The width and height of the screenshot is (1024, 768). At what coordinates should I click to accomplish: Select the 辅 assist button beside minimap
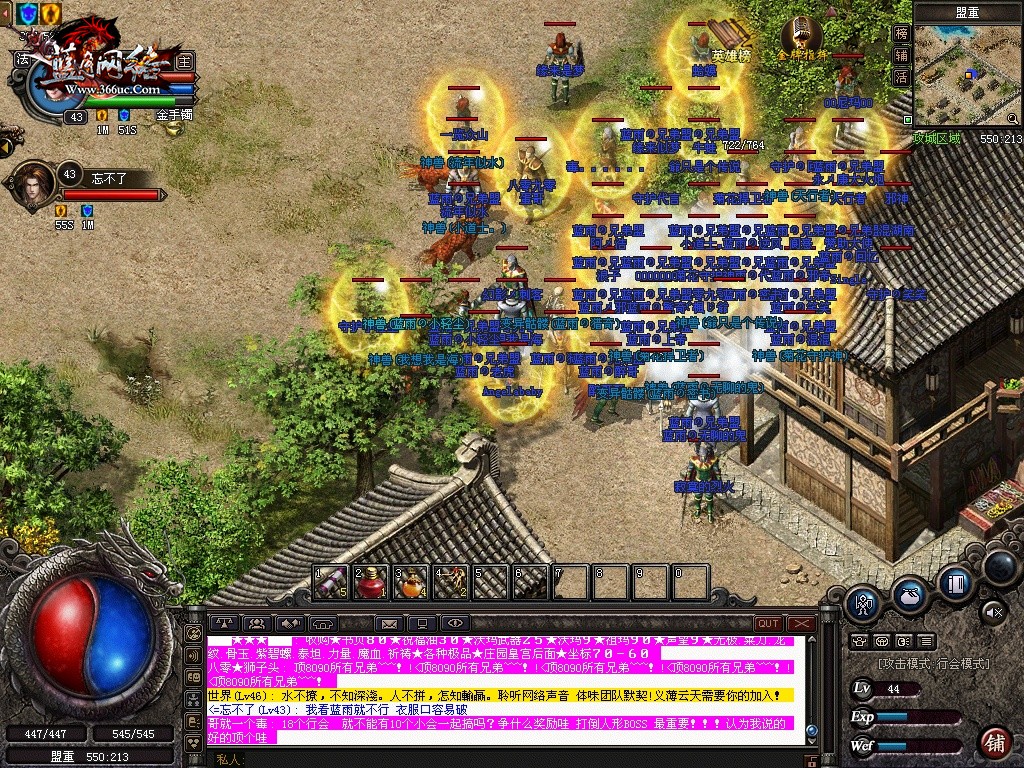901,55
